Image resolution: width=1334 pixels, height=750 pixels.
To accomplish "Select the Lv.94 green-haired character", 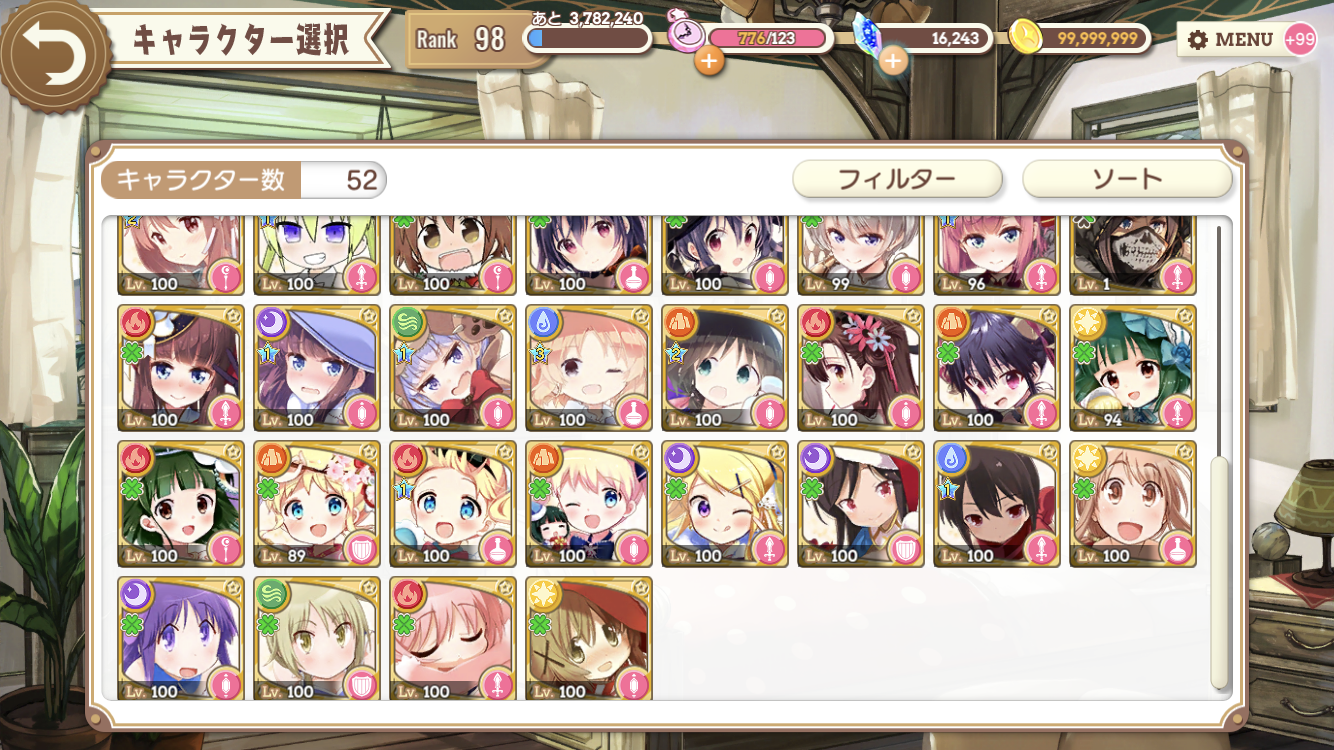I will point(1132,368).
